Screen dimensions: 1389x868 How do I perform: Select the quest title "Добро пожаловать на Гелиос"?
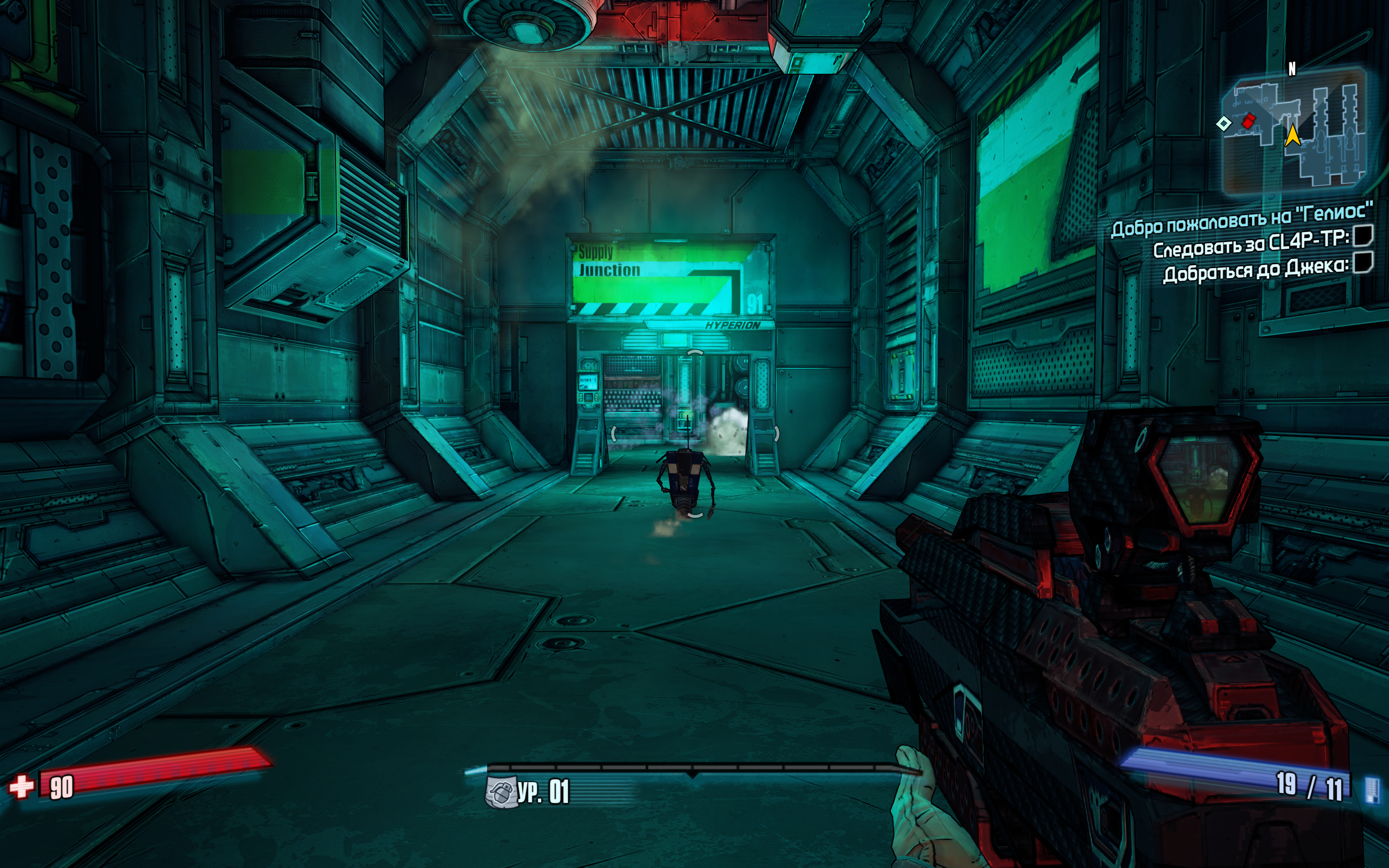click(1241, 219)
